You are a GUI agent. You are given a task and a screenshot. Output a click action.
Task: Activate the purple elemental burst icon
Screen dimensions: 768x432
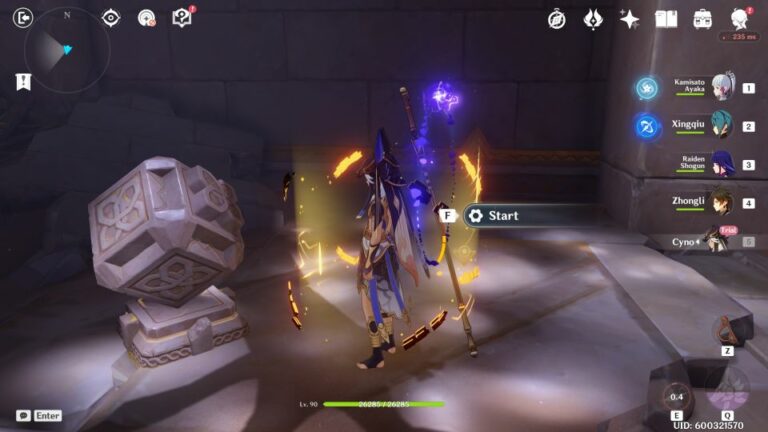[x=727, y=389]
